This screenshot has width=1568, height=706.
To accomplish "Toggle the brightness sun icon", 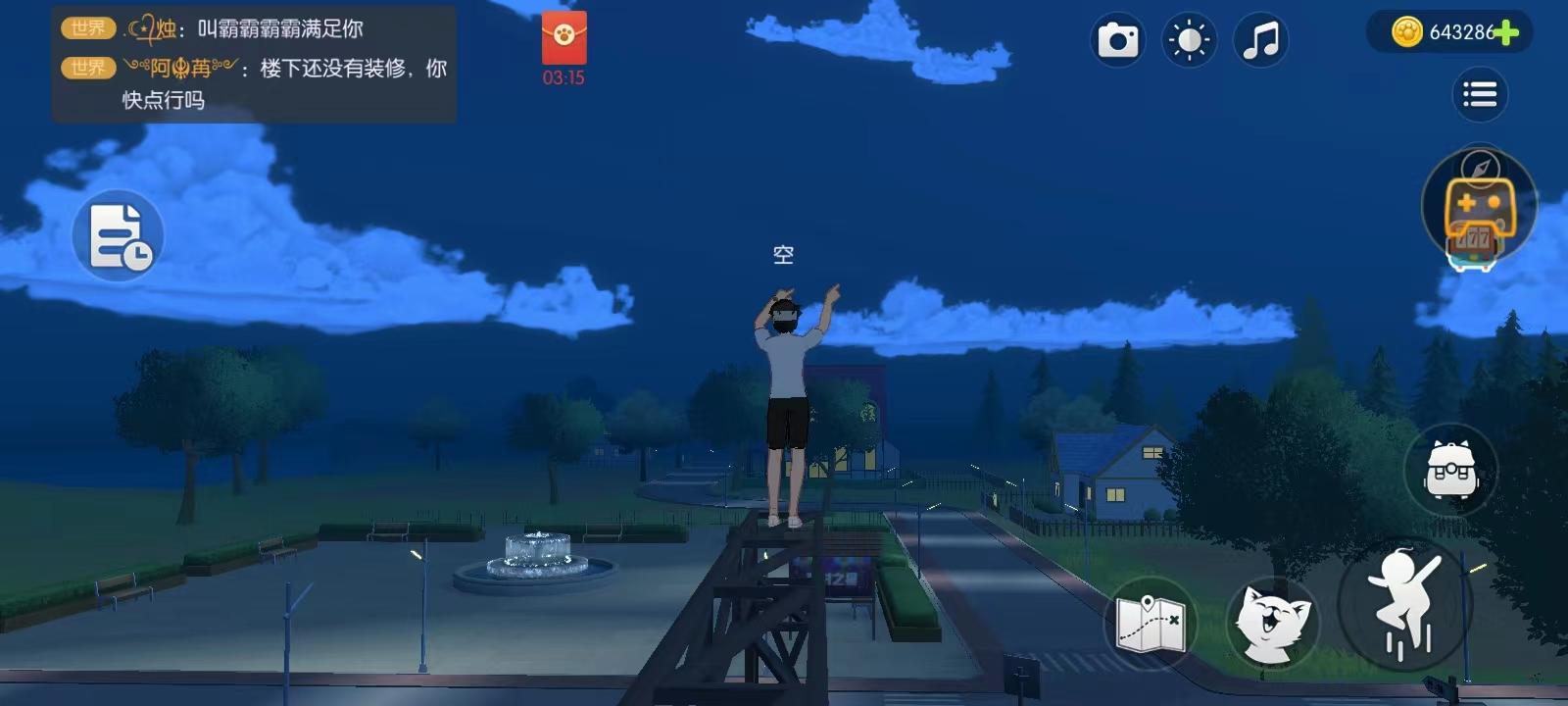I will pos(1188,40).
